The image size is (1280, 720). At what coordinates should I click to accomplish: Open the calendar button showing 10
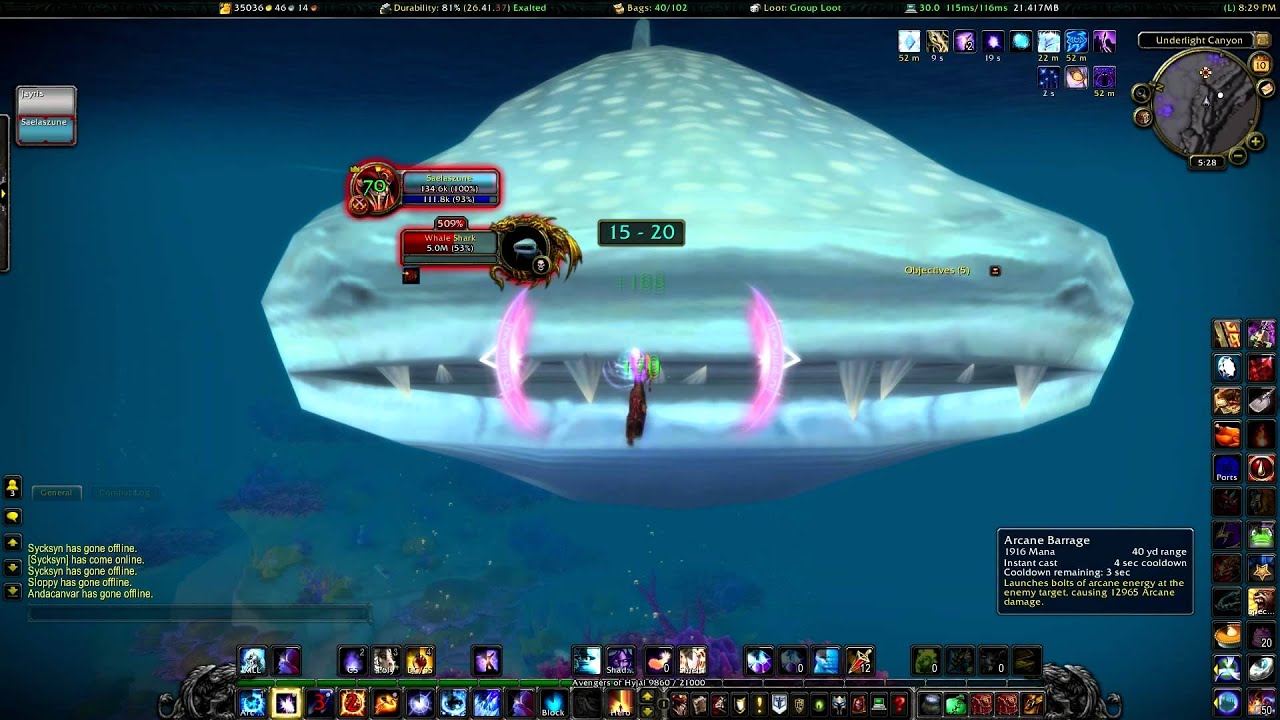tap(1261, 65)
